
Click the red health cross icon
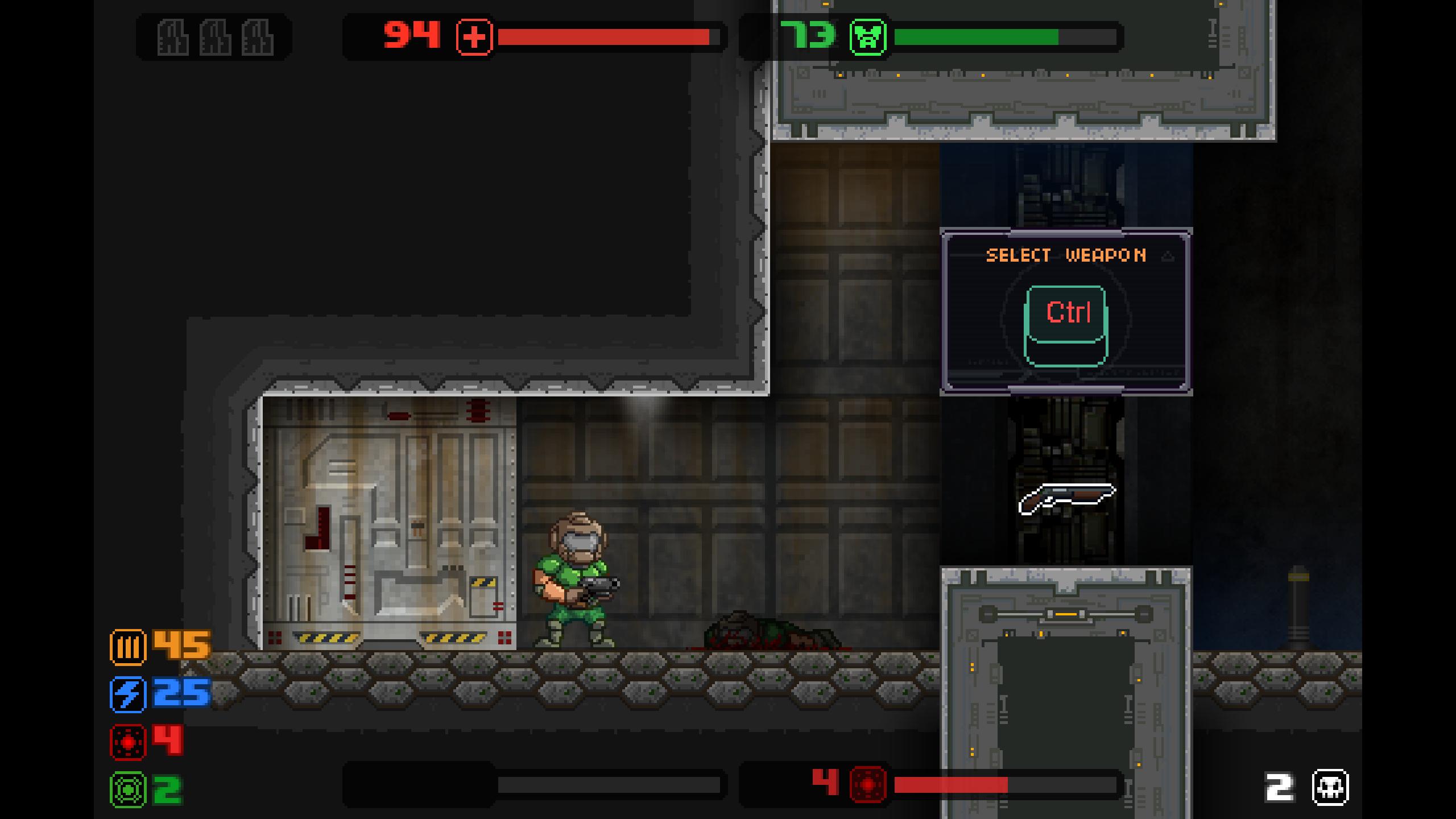474,37
